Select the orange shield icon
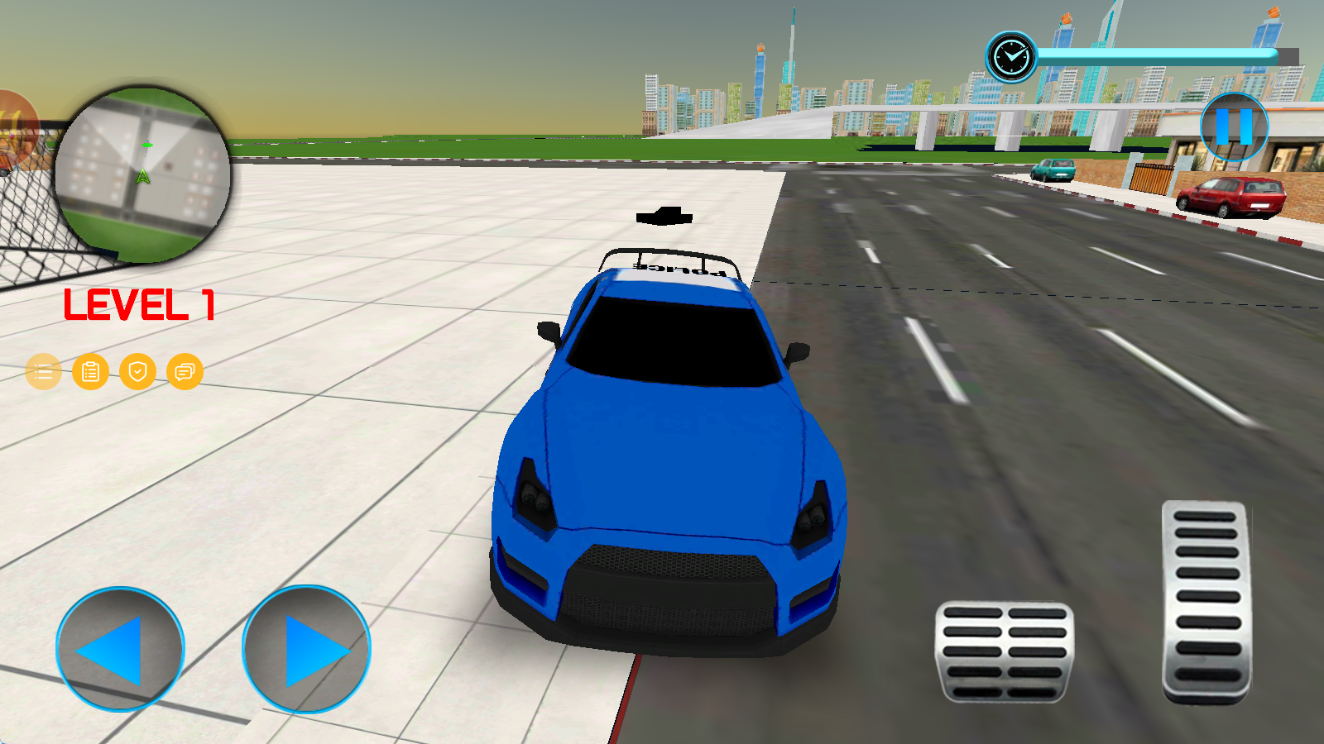 point(138,372)
